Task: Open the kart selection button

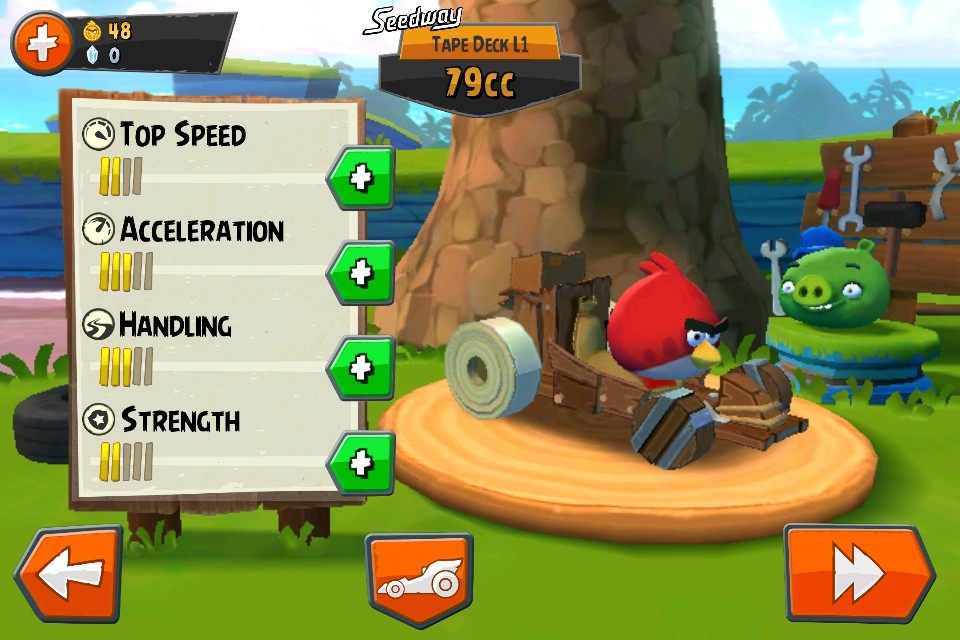Action: click(x=419, y=580)
